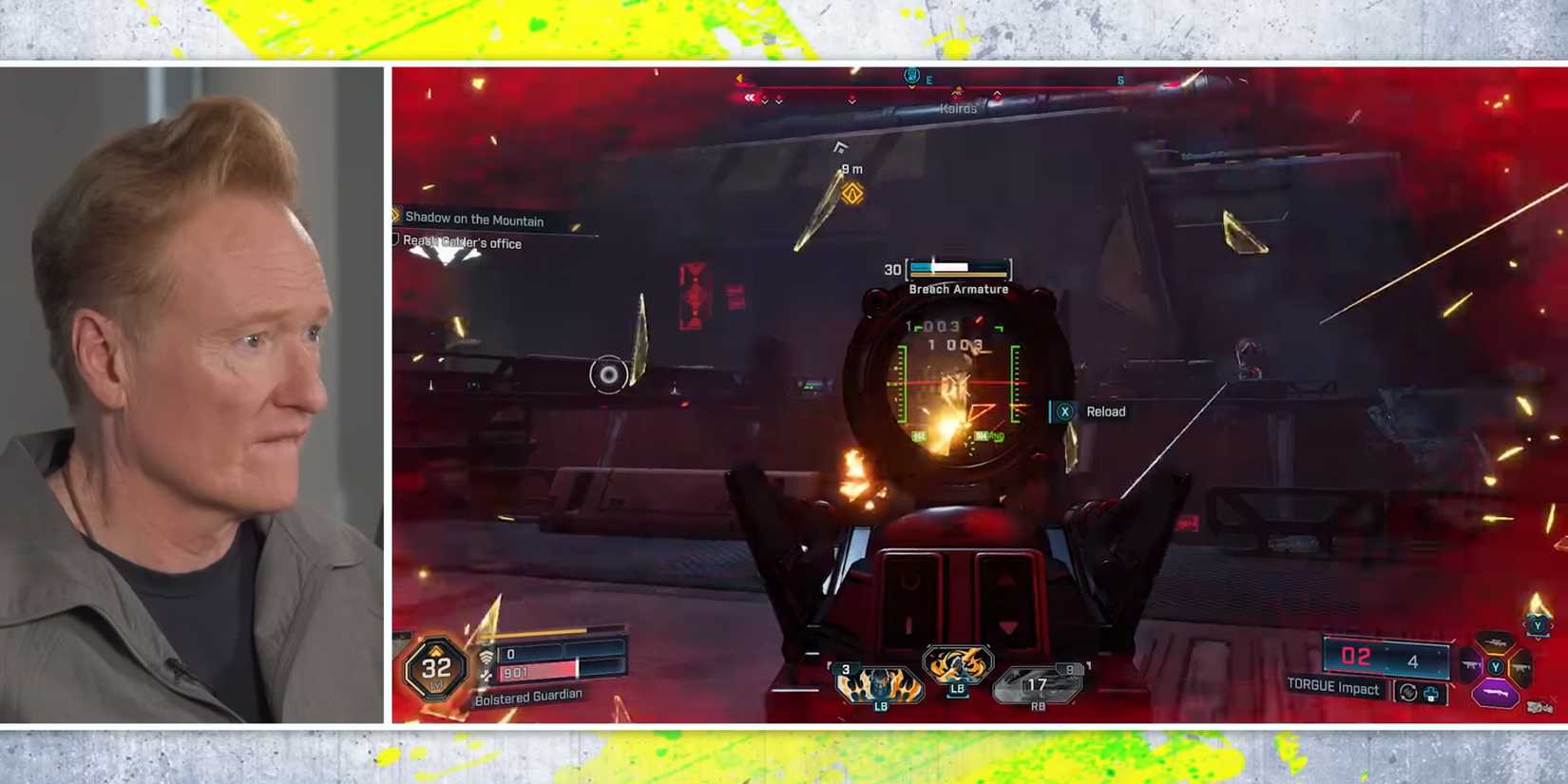Toggle the objective checkbox beside Reach Gatler's office
Viewport: 1568px width, 784px height.
click(x=394, y=239)
